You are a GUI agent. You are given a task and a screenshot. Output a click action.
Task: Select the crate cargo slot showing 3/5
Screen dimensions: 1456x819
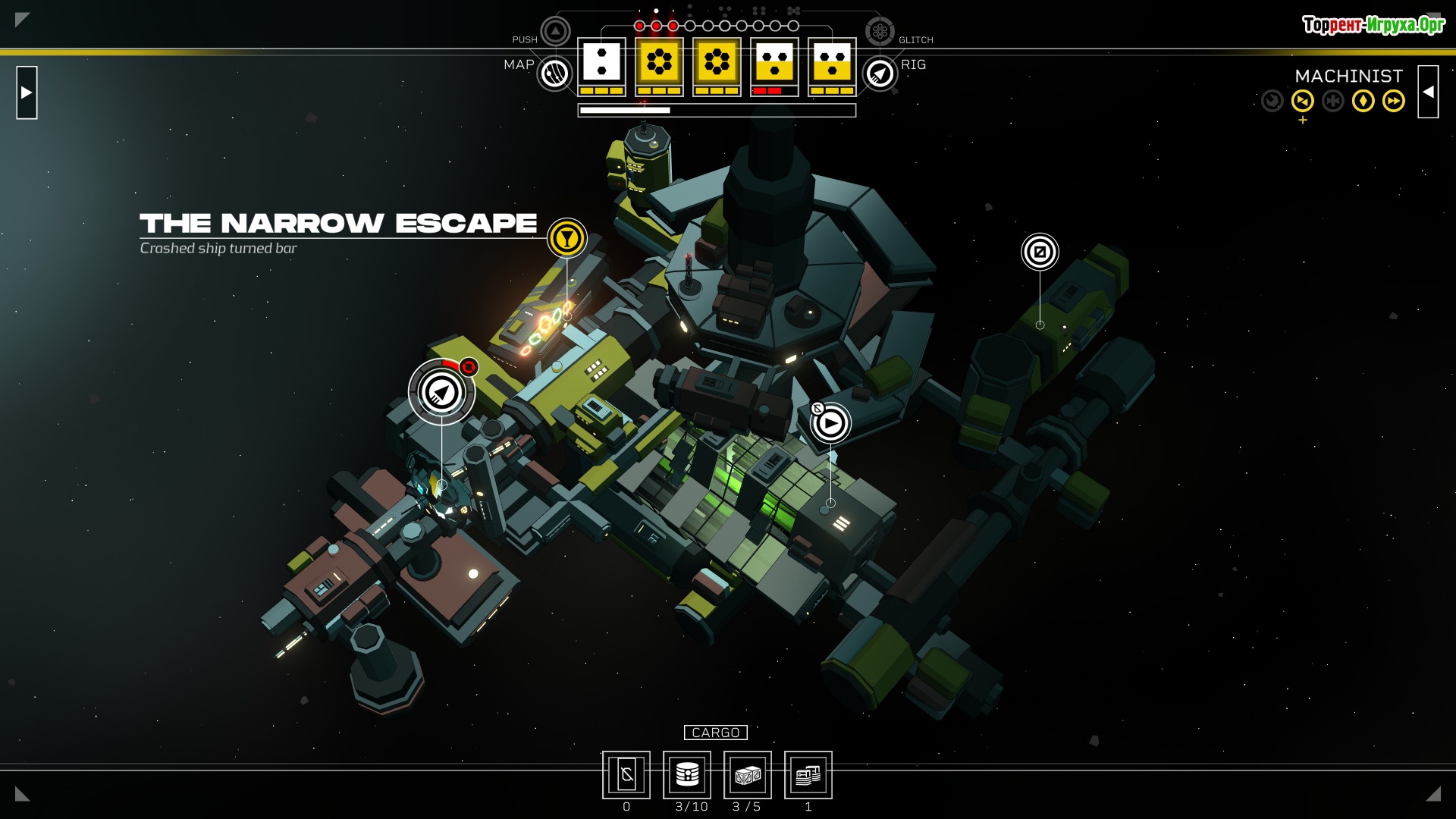(748, 775)
